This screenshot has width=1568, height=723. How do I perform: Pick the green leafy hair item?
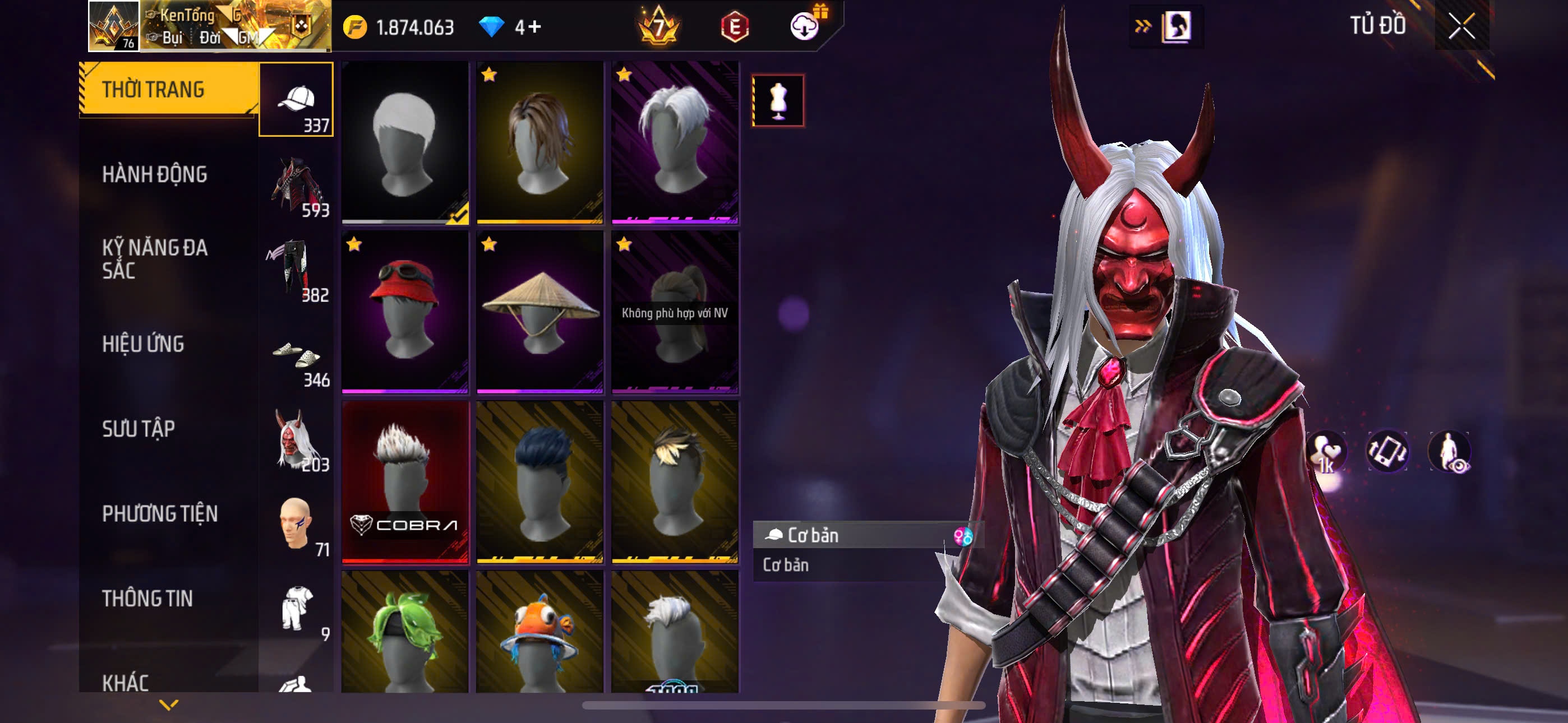tap(405, 633)
